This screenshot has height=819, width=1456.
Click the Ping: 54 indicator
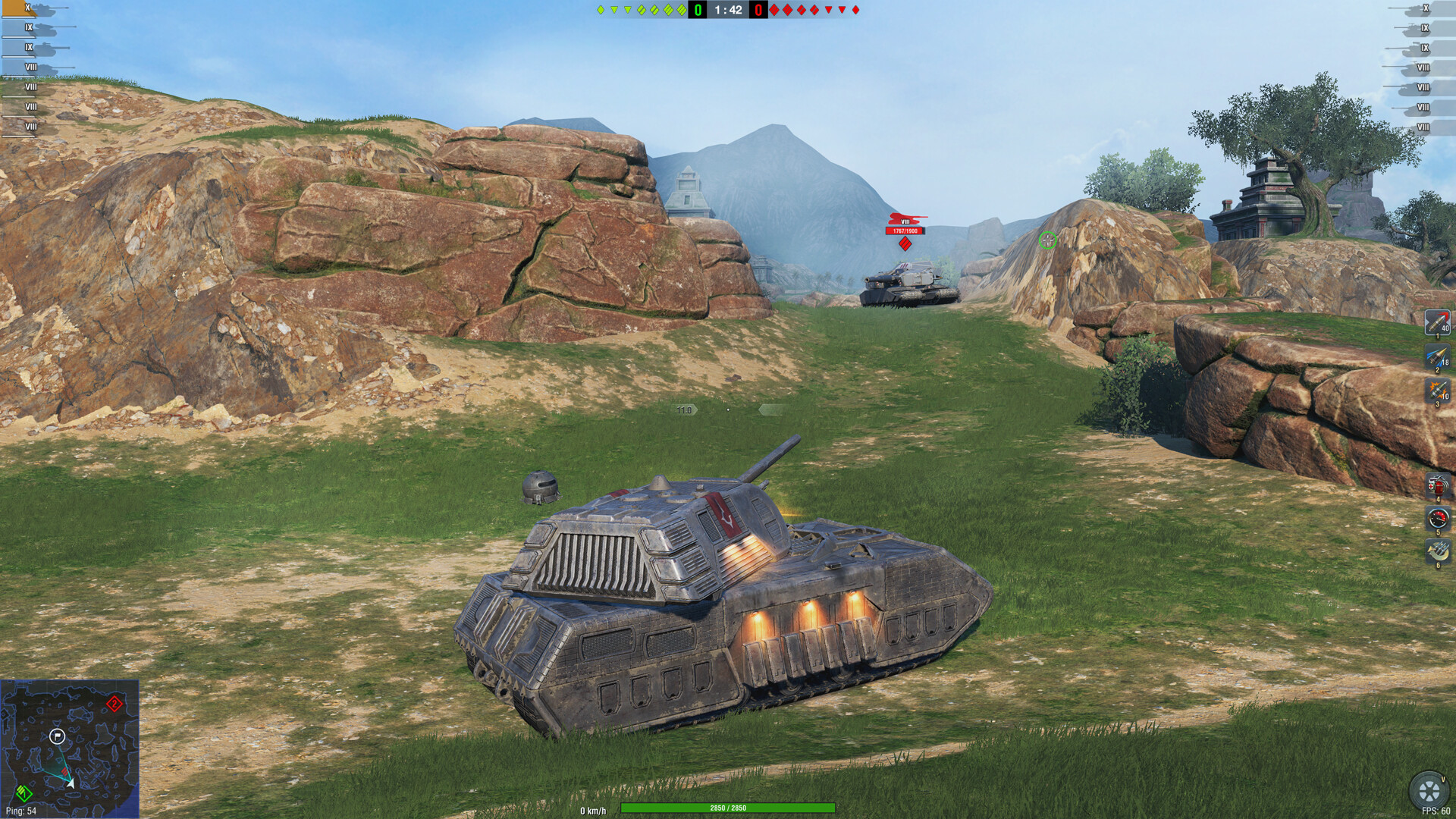pos(21,812)
